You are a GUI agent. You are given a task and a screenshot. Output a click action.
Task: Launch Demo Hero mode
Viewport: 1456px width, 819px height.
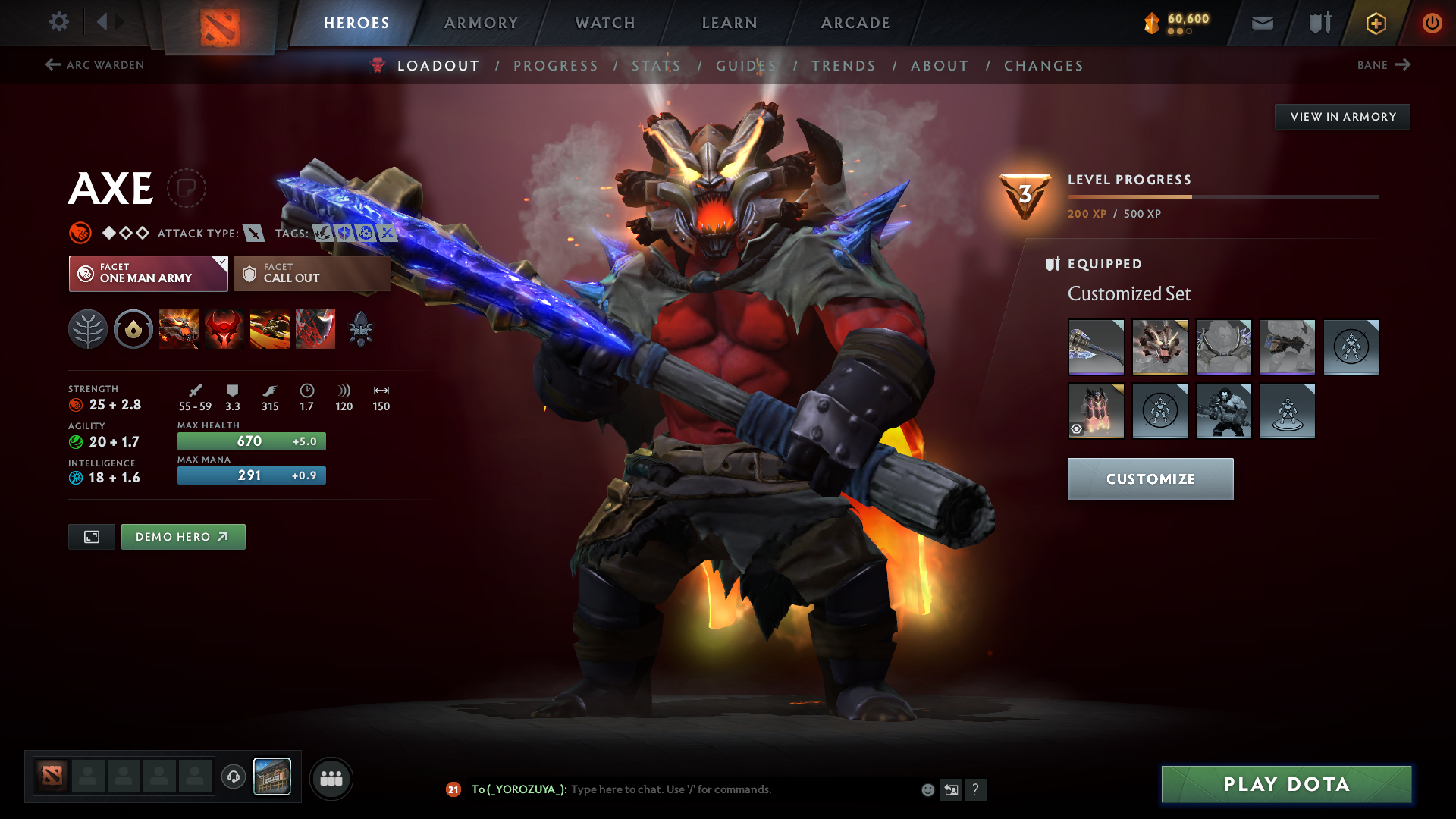[x=183, y=537]
